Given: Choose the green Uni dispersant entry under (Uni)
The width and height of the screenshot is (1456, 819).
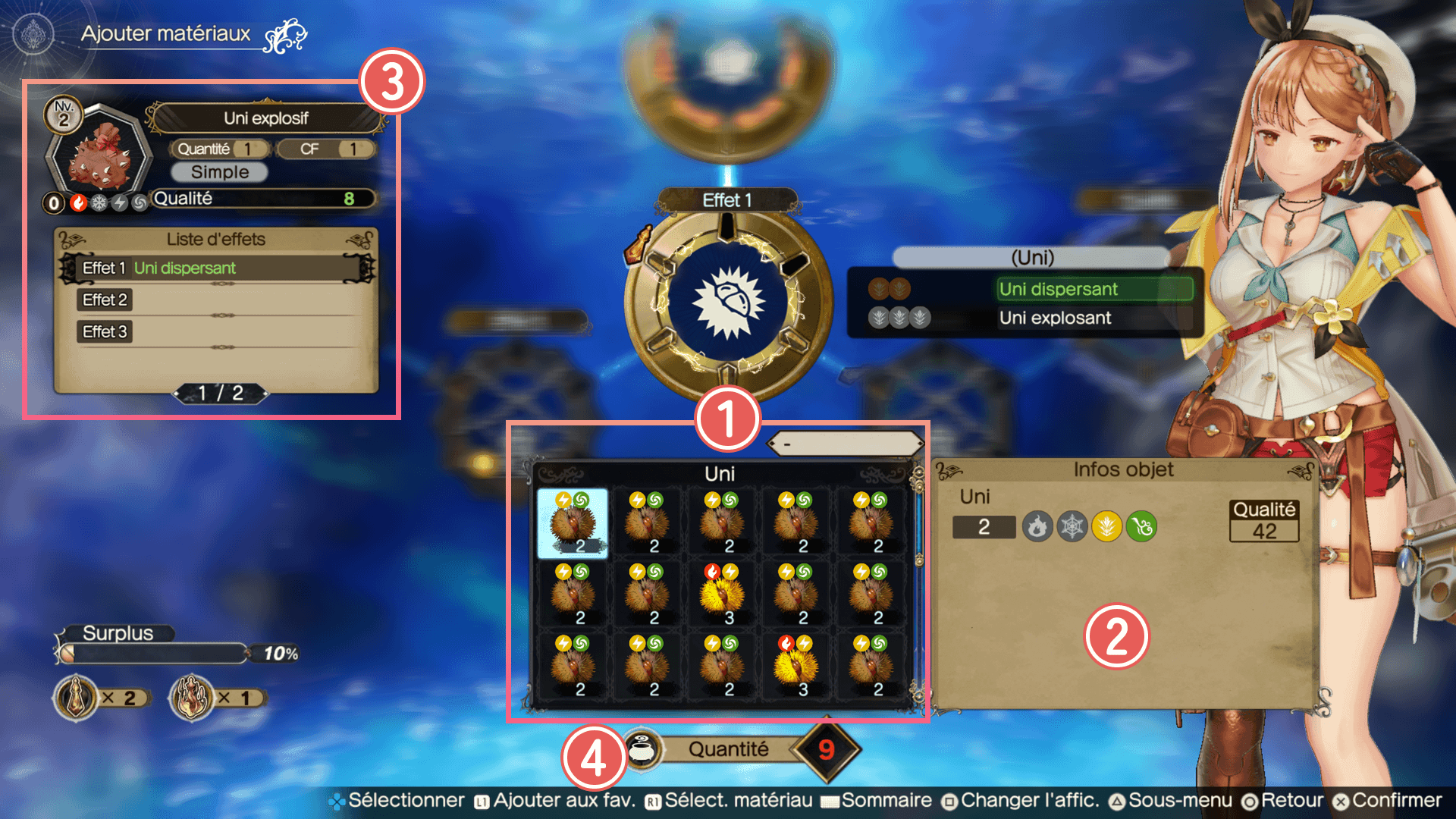Looking at the screenshot, I should [1094, 289].
